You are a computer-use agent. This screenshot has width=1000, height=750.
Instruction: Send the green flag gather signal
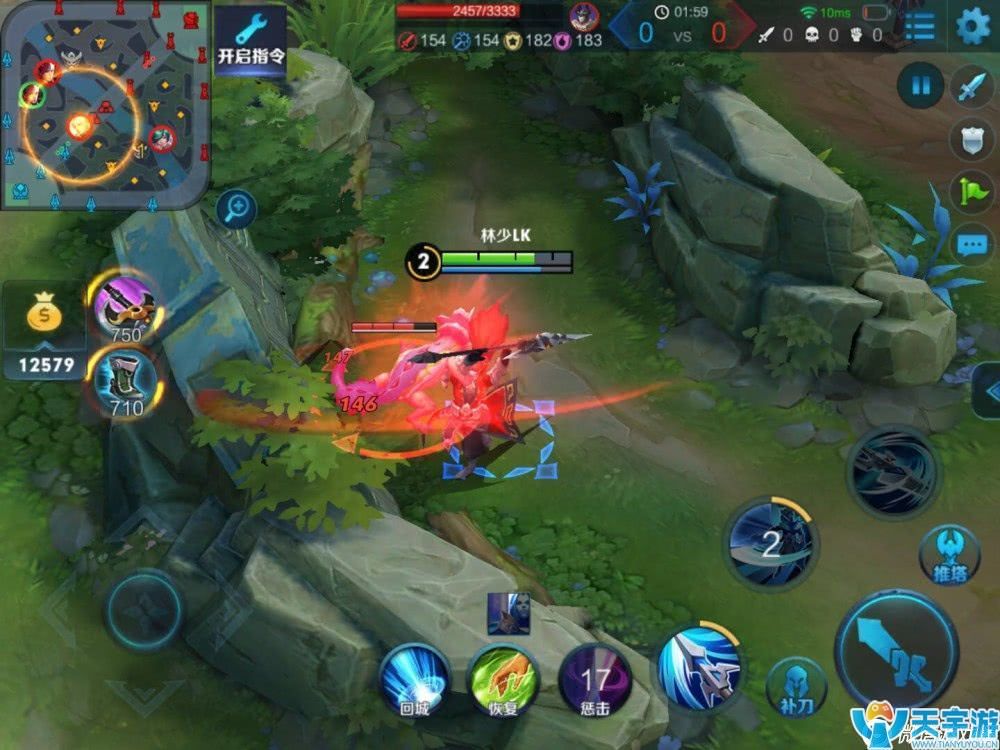(971, 191)
